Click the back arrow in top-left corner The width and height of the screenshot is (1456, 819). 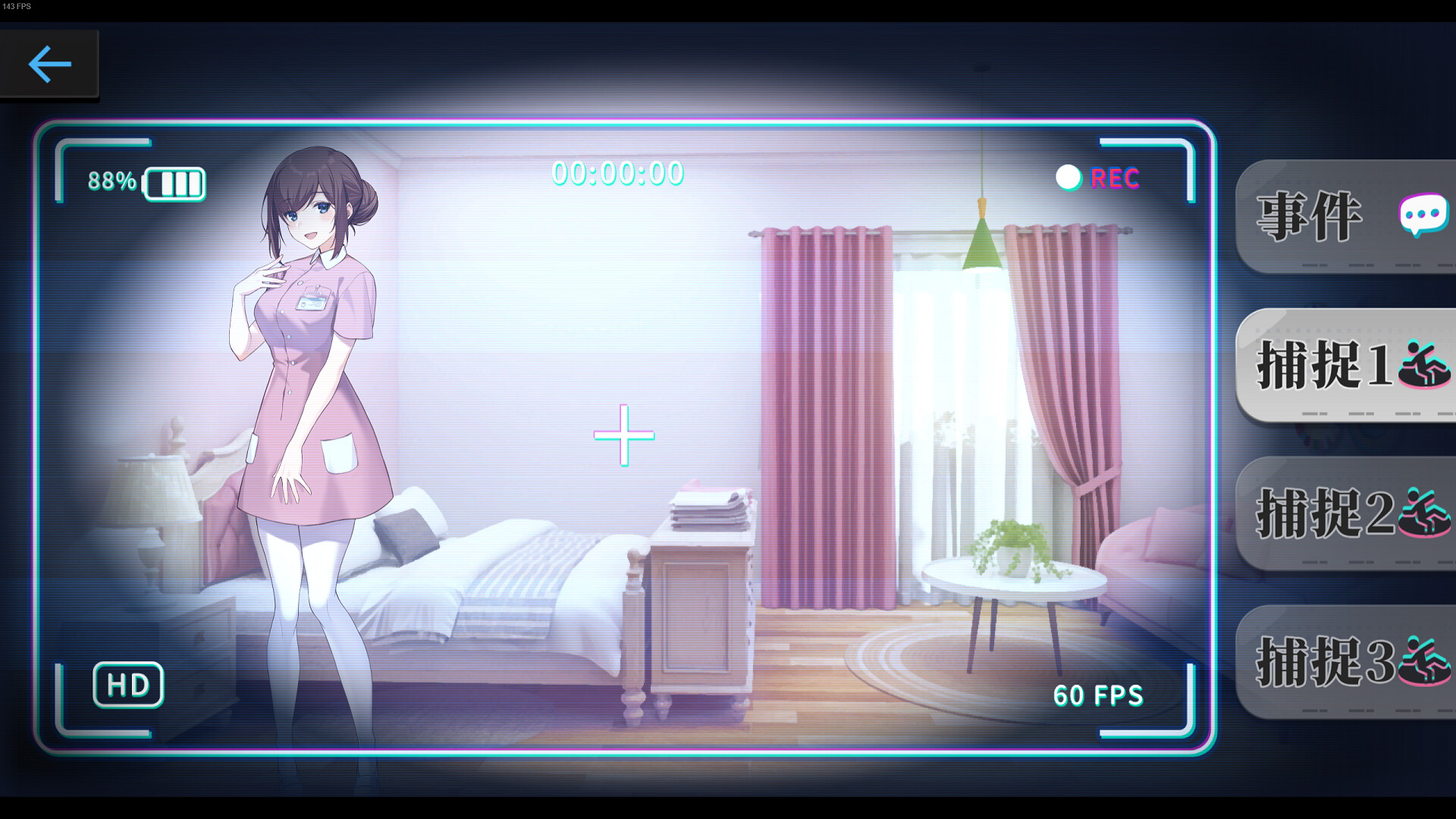coord(49,64)
